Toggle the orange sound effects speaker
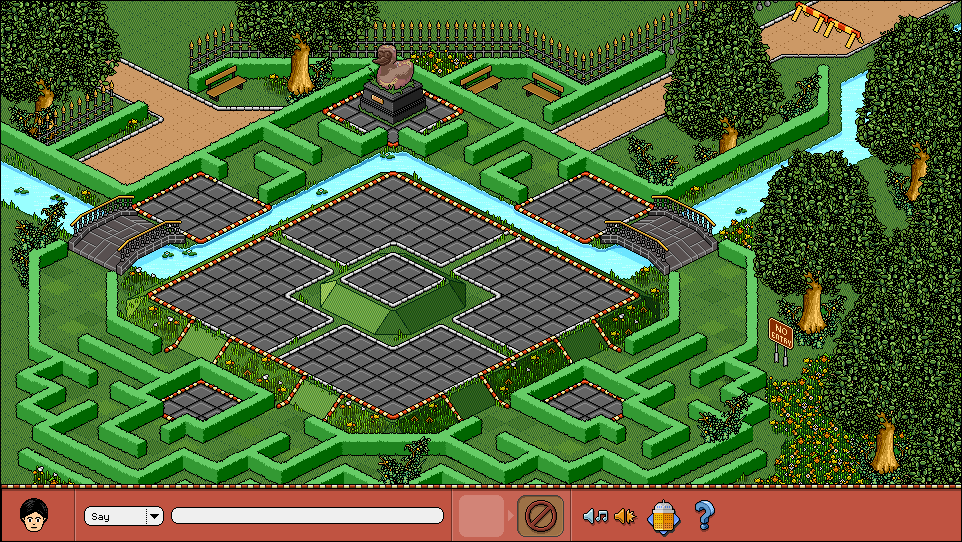Image resolution: width=962 pixels, height=542 pixels. 626,516
